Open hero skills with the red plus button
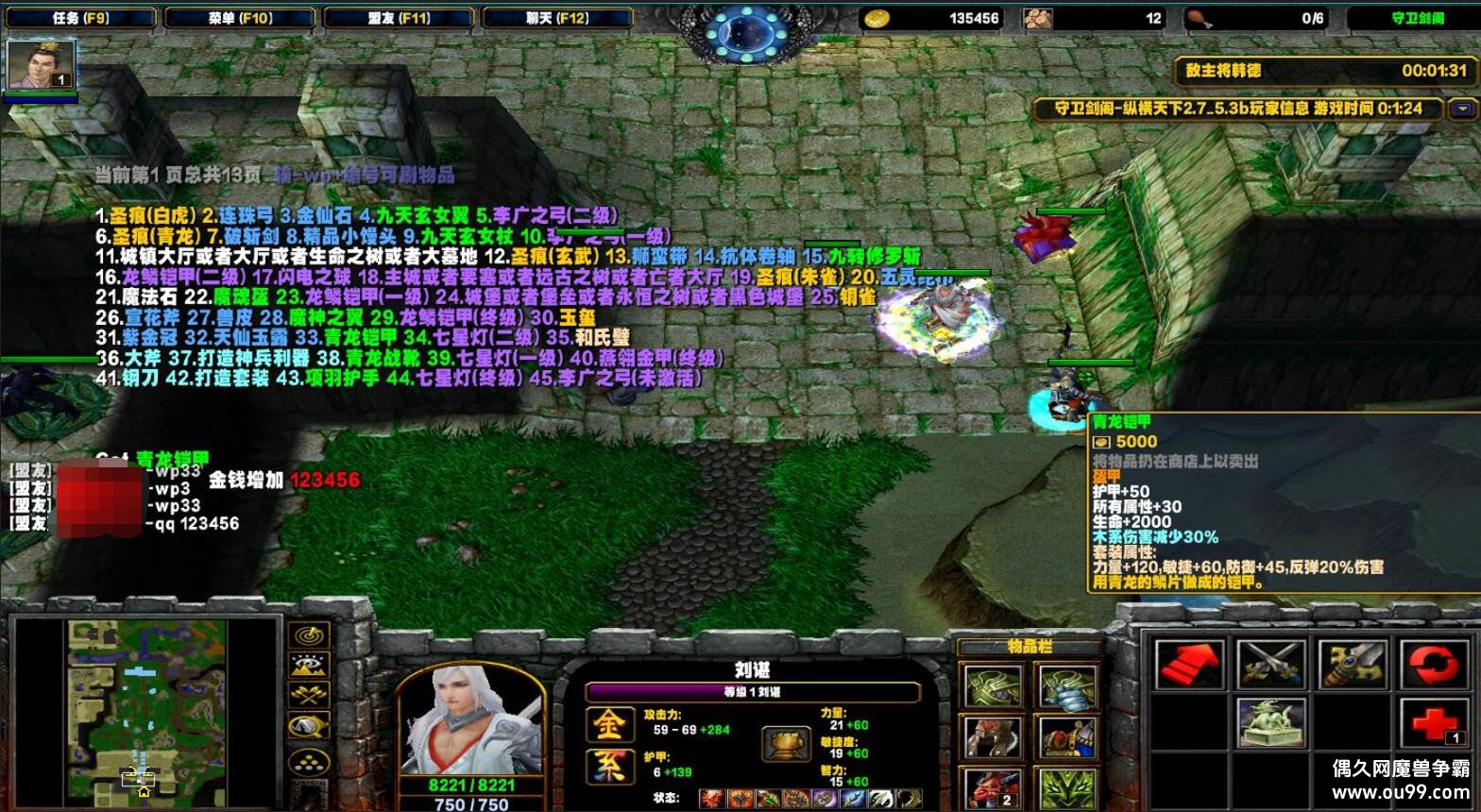The image size is (1481, 812). pyautogui.click(x=1434, y=723)
